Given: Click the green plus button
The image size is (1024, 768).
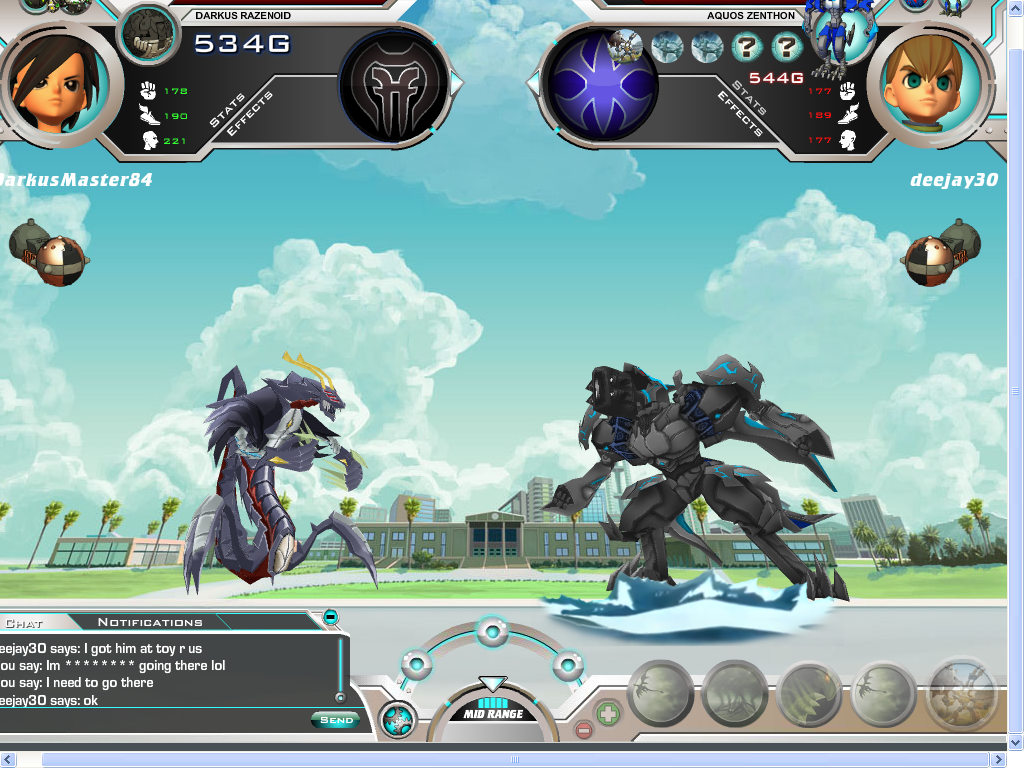Looking at the screenshot, I should pyautogui.click(x=608, y=714).
